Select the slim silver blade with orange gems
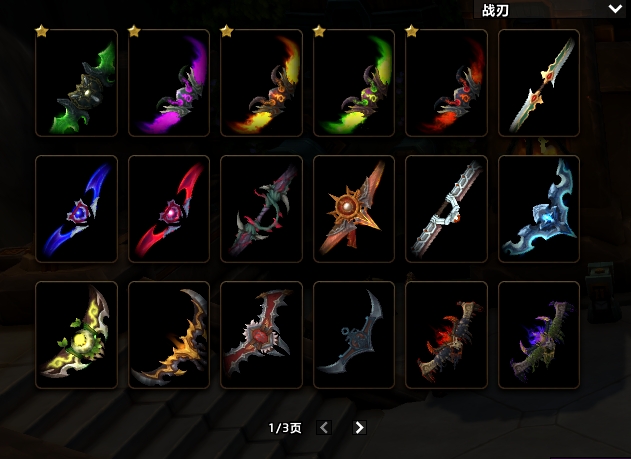This screenshot has height=459, width=631. 539,83
